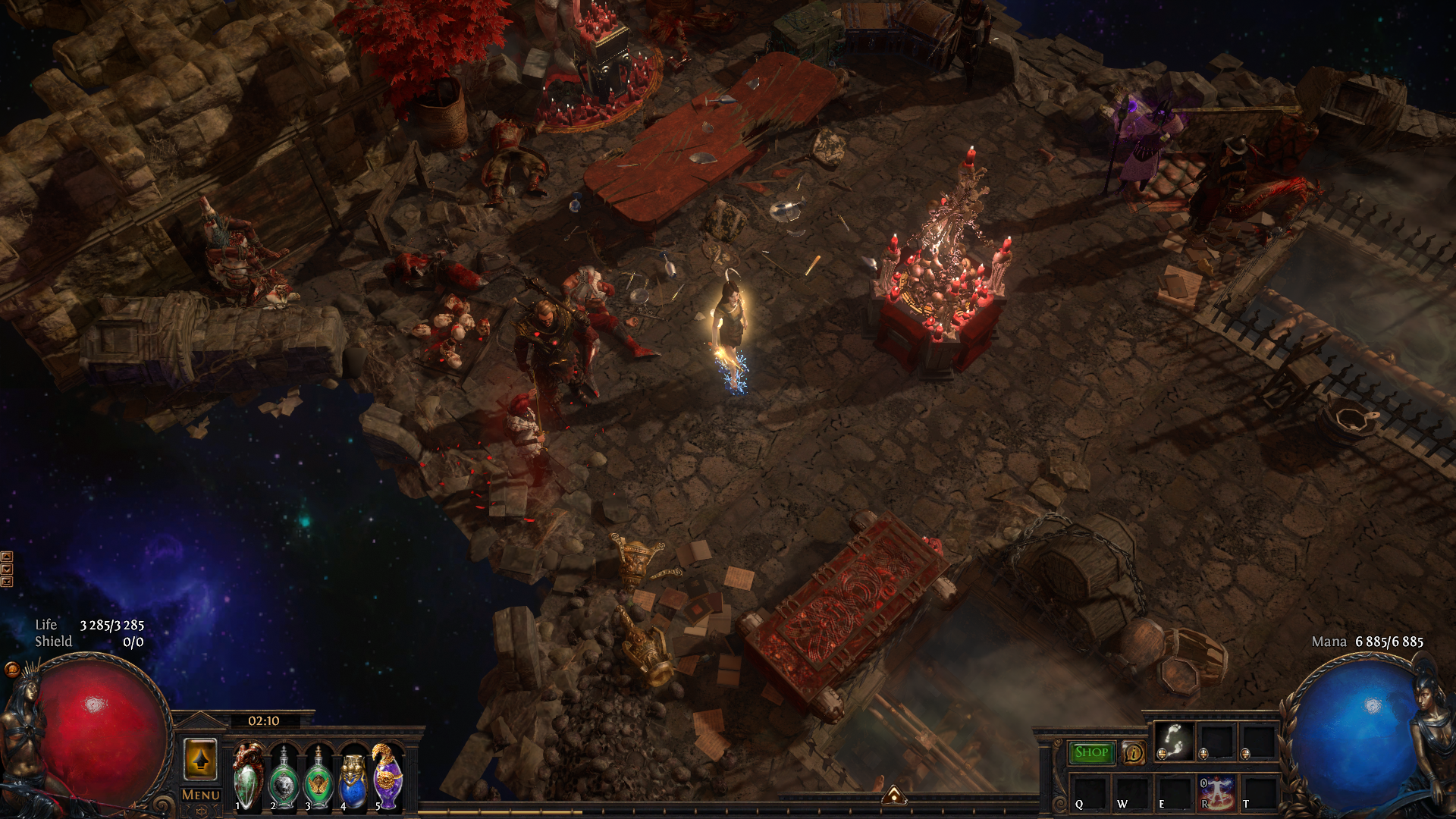
Task: Click the orange info speech-bubble icon
Action: (1134, 752)
